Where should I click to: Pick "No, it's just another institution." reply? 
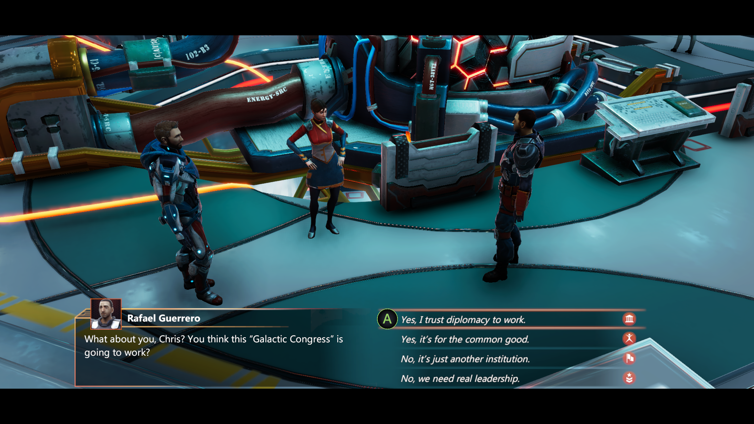coord(465,359)
